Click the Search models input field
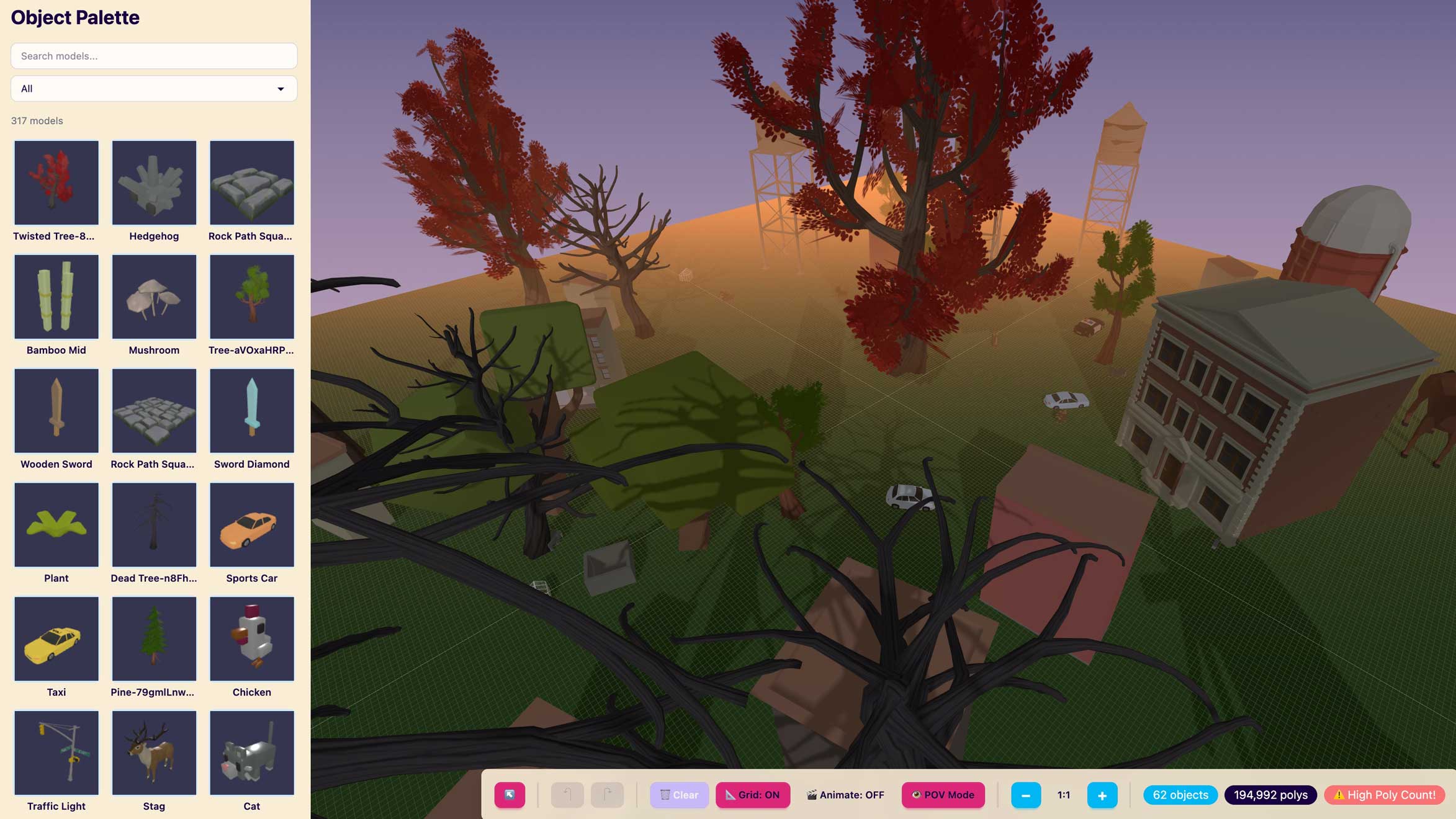The height and width of the screenshot is (819, 1456). point(153,56)
